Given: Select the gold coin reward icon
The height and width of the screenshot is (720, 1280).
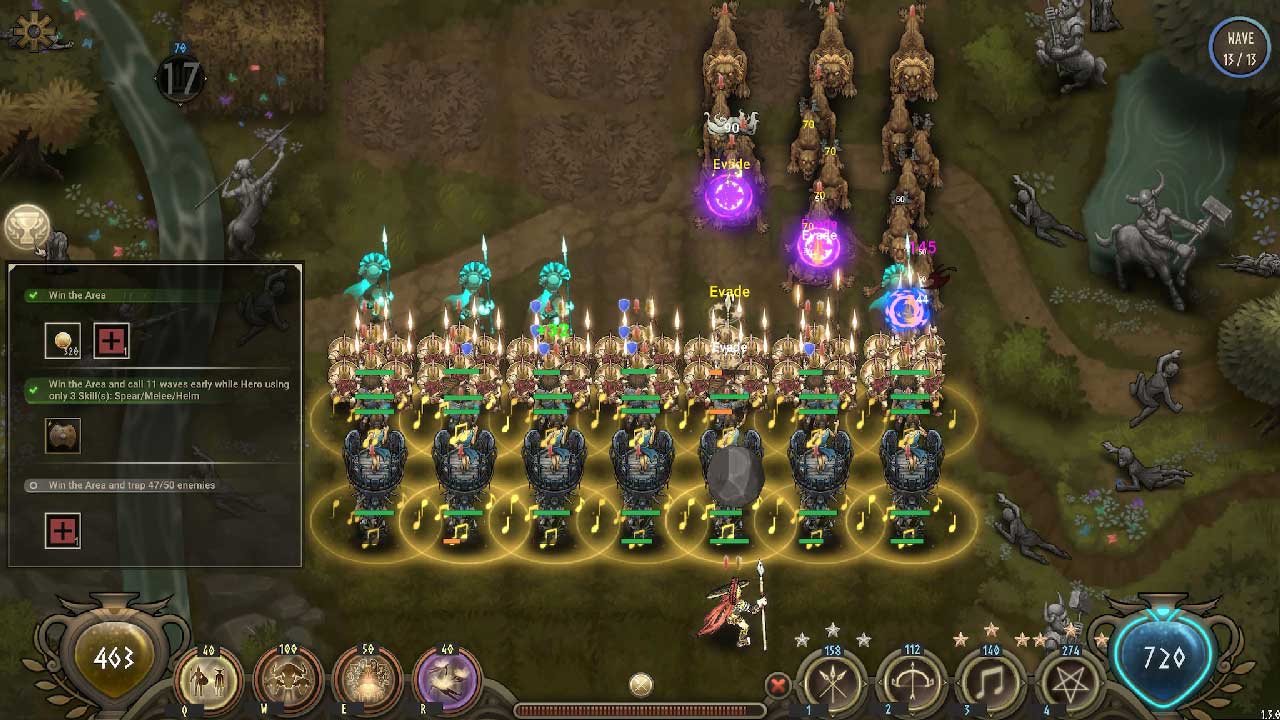Looking at the screenshot, I should (x=63, y=340).
